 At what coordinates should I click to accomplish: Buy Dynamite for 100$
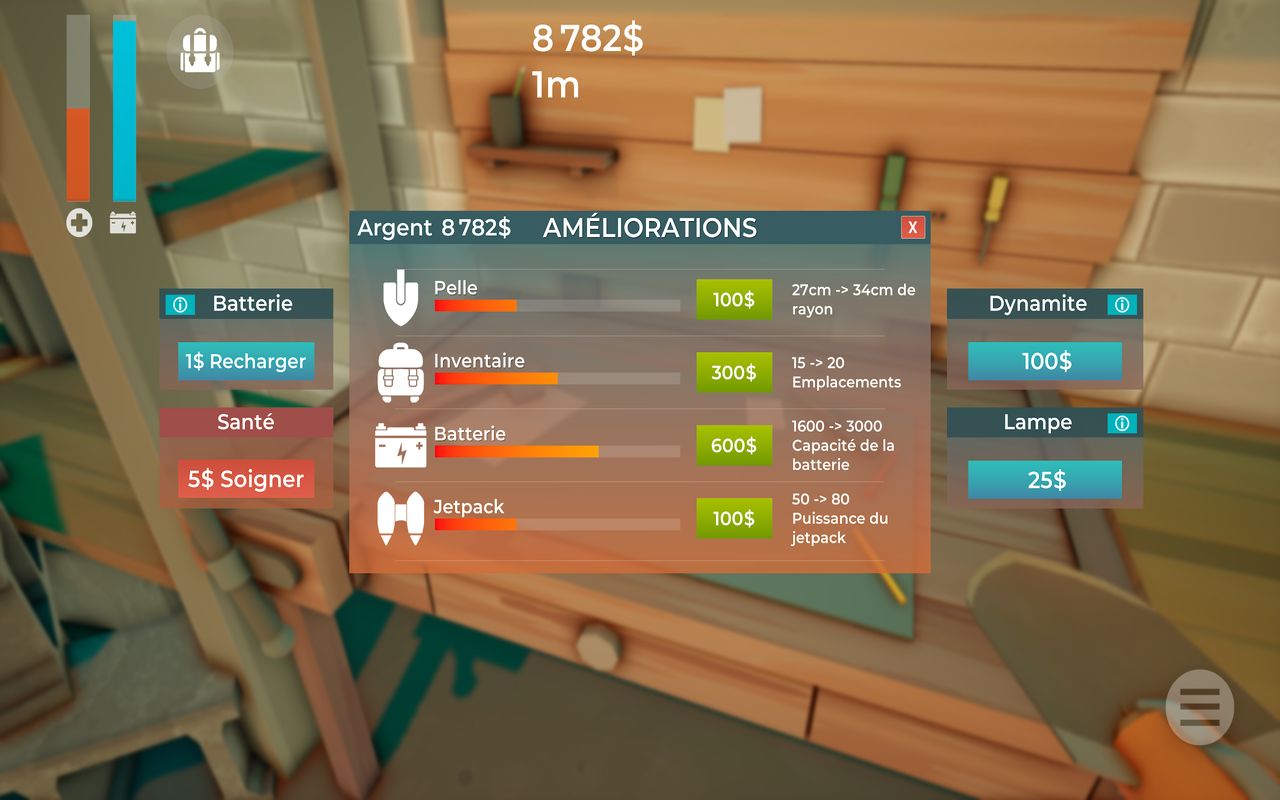tap(1045, 361)
